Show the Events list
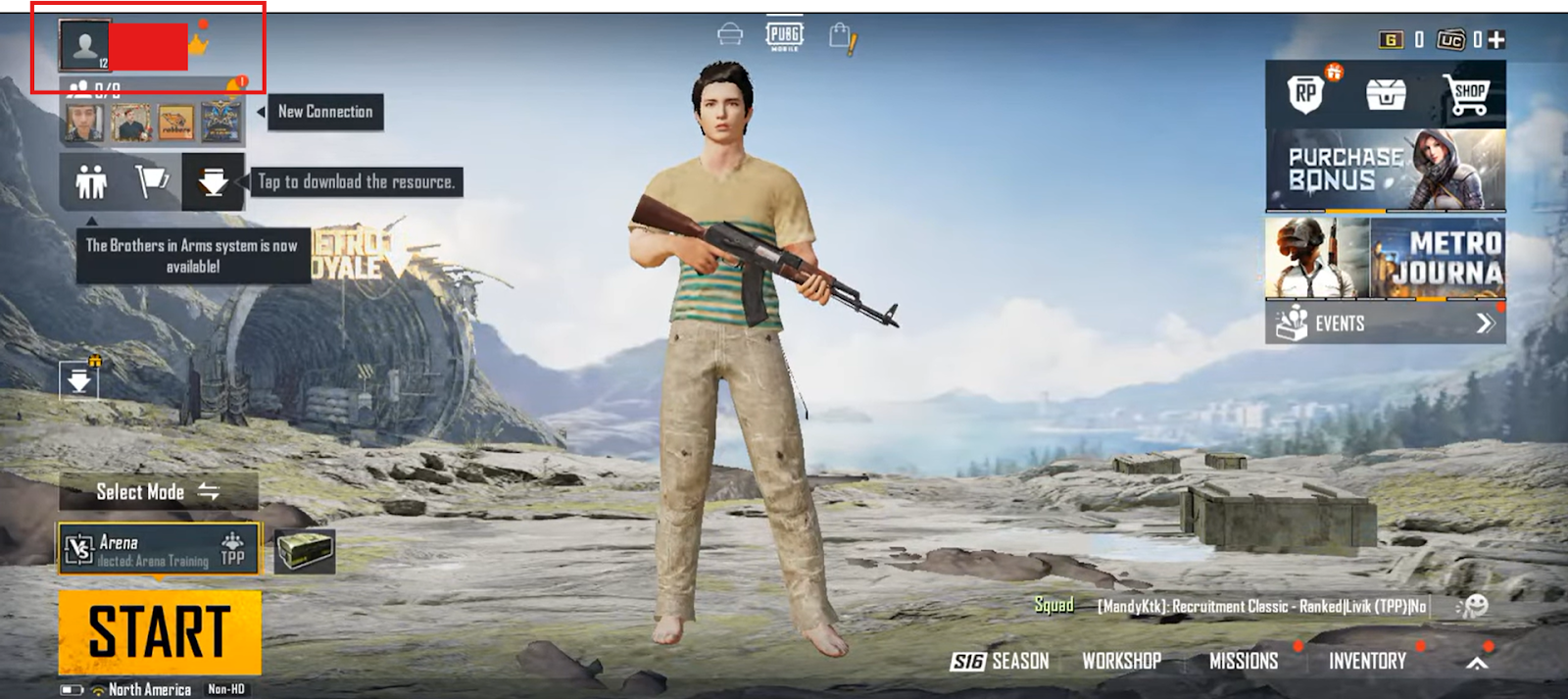The image size is (1568, 699). click(1385, 324)
